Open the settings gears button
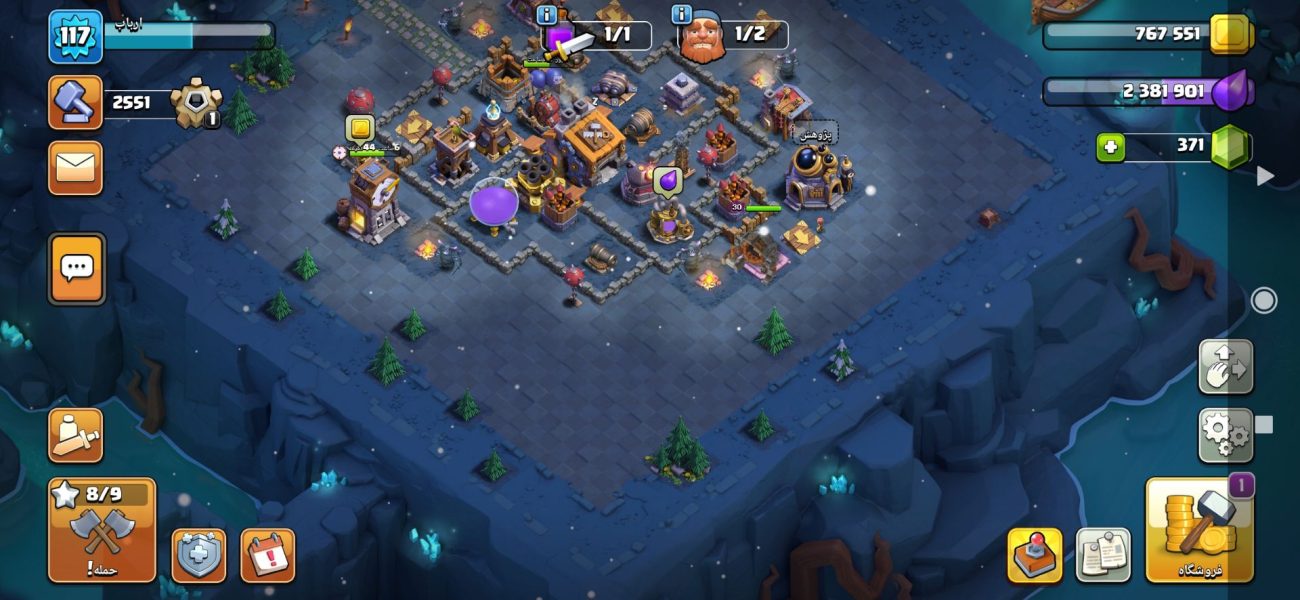Viewport: 1300px width, 600px height. tap(1225, 435)
